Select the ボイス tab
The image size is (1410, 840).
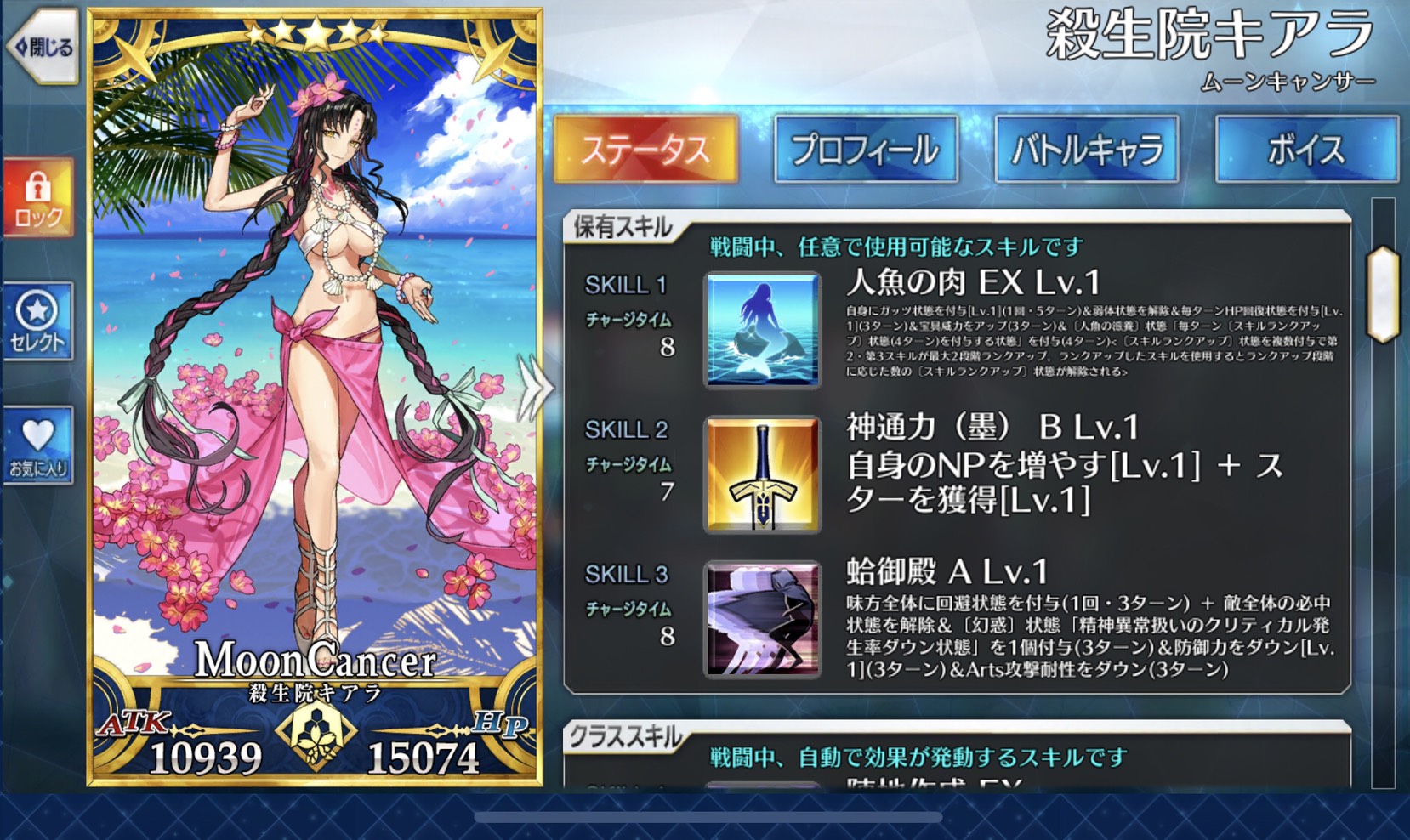click(1307, 147)
